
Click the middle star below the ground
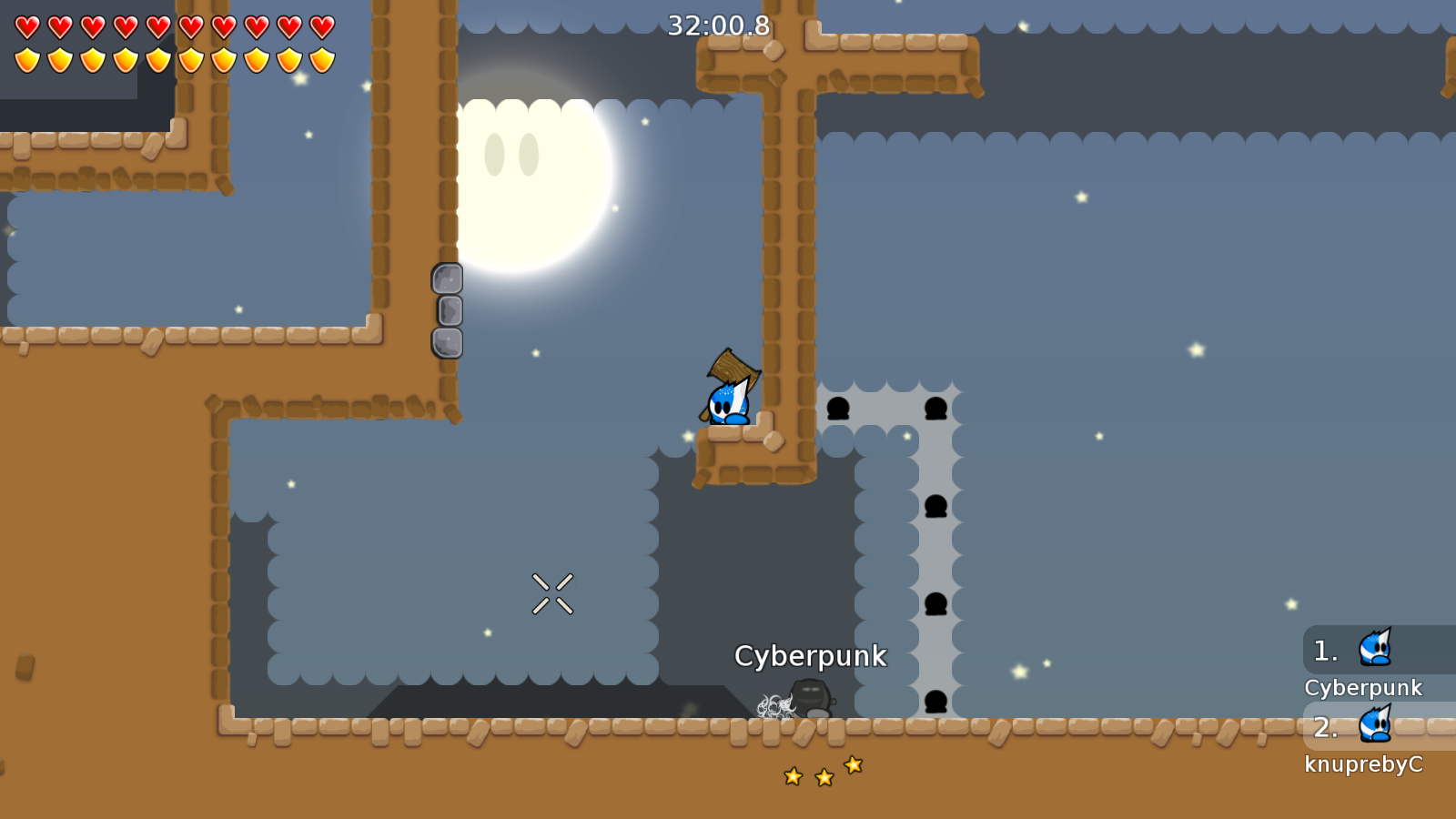coord(822,776)
